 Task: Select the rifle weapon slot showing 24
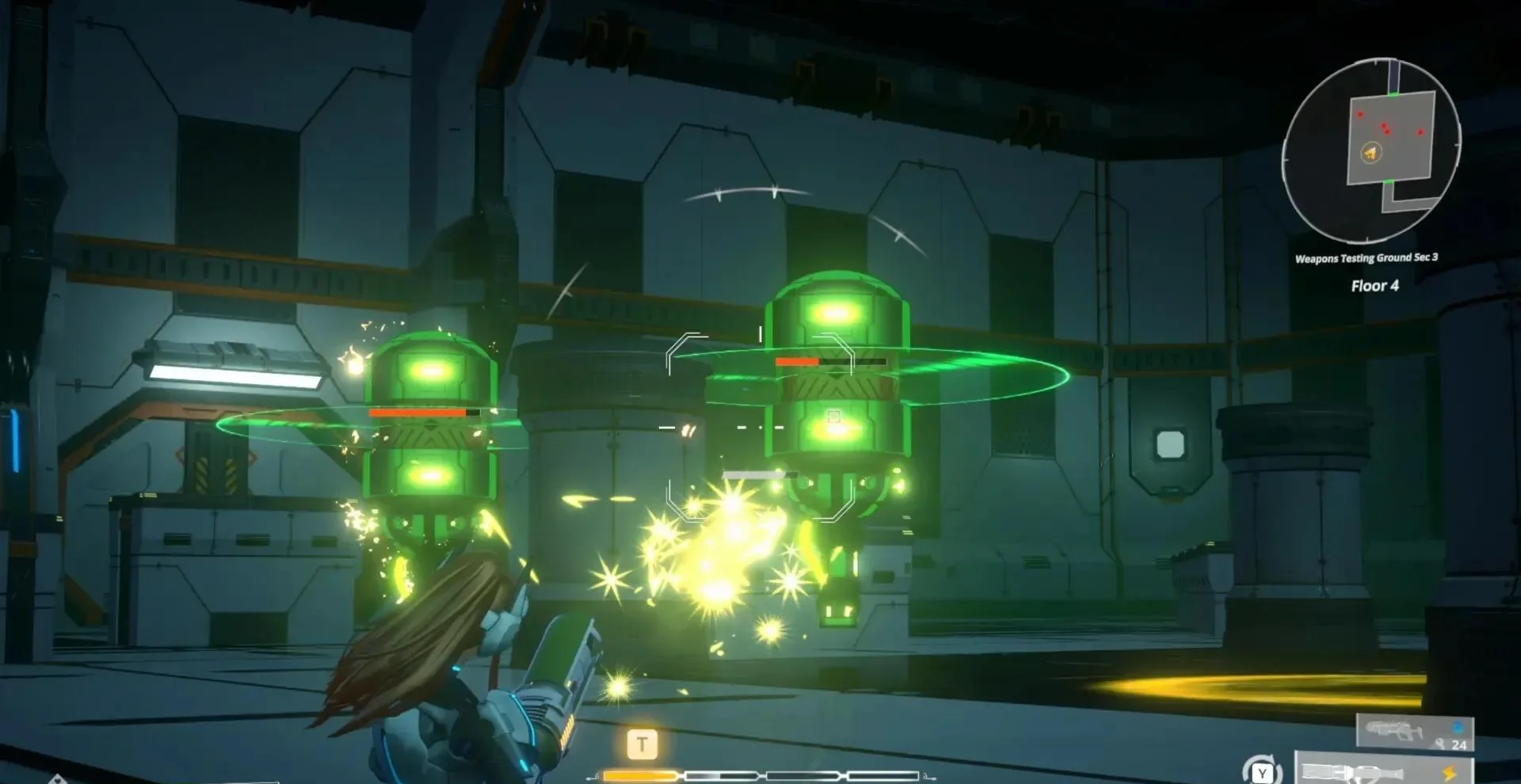(x=1415, y=732)
